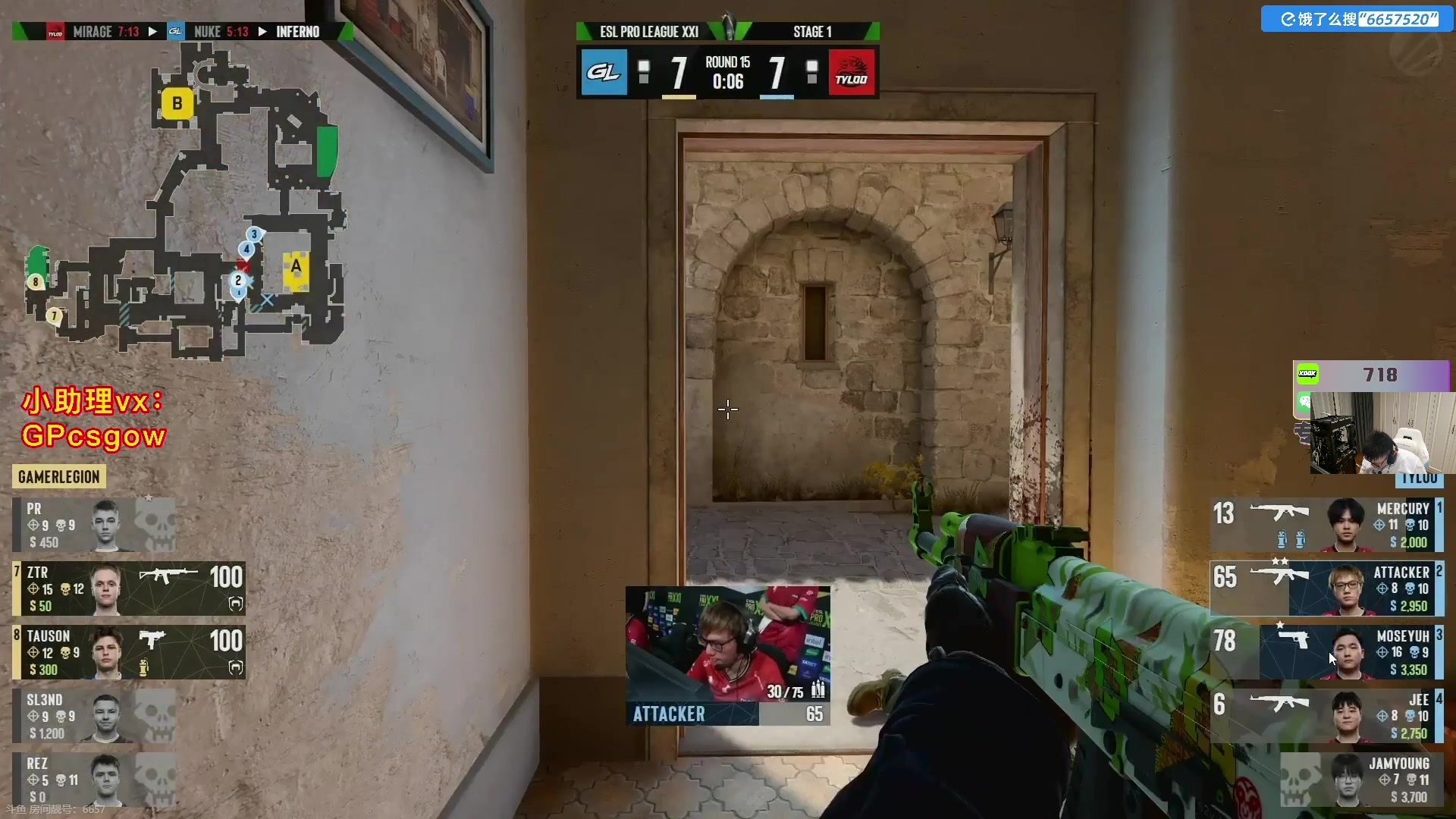This screenshot has height=819, width=1456.
Task: Select ZTR's player card
Action: [129, 588]
